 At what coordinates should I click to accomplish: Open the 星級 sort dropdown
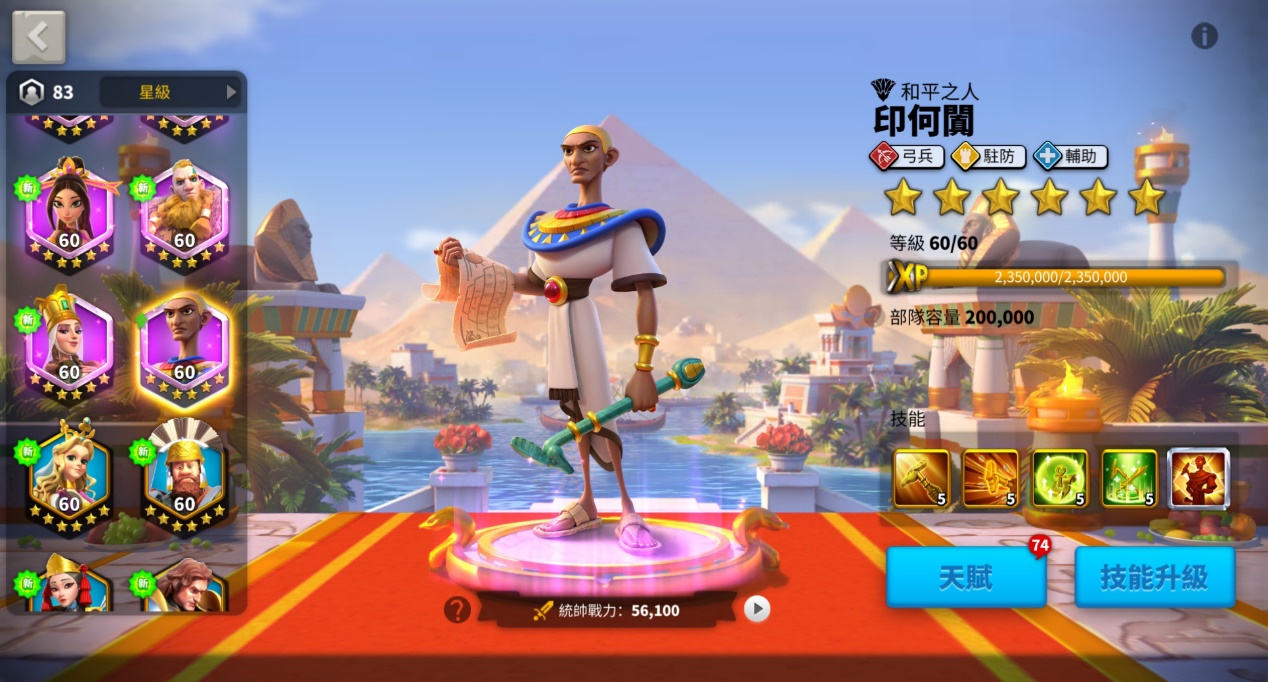[x=171, y=92]
